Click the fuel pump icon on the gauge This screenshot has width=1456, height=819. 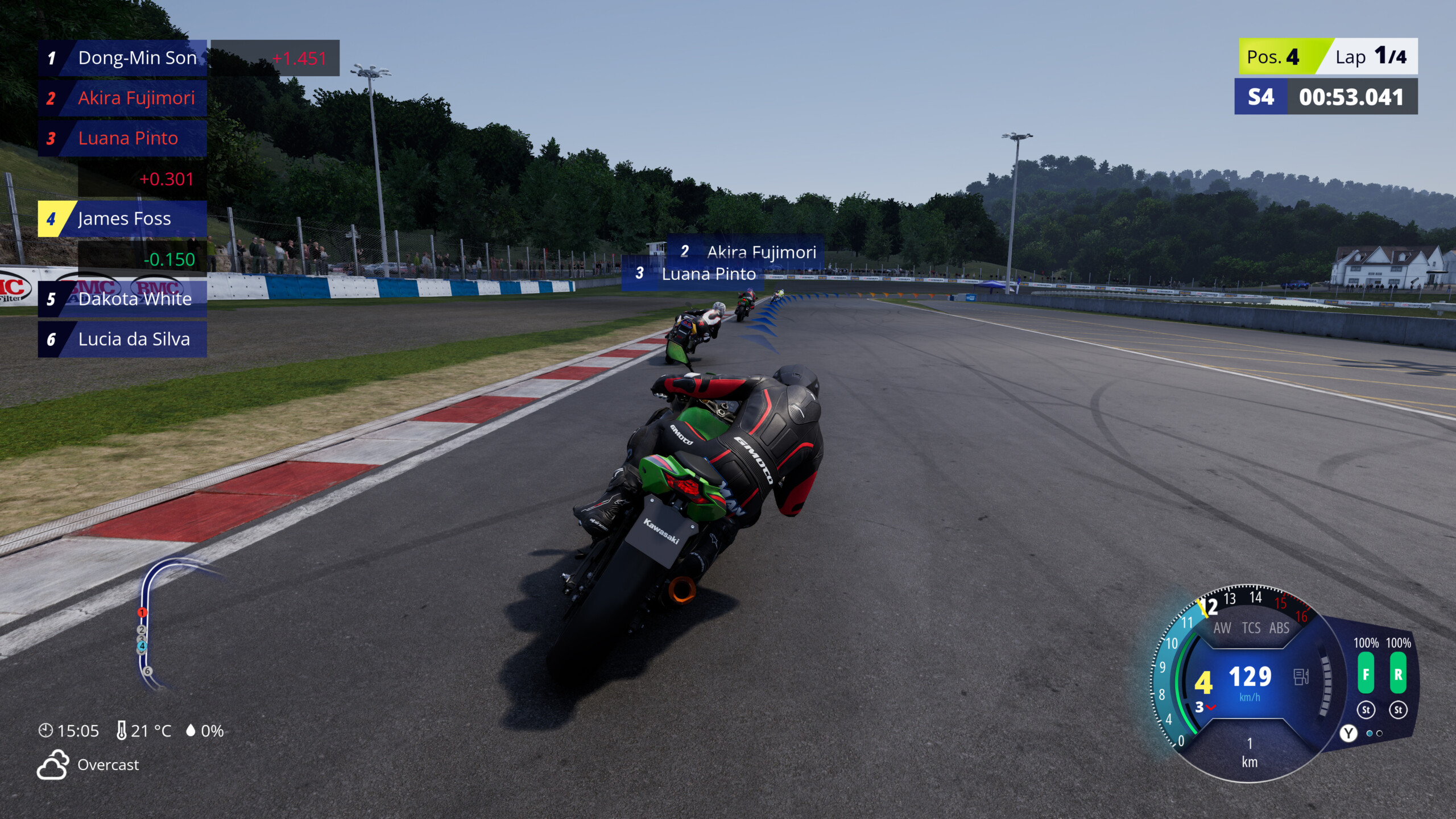(x=1301, y=677)
